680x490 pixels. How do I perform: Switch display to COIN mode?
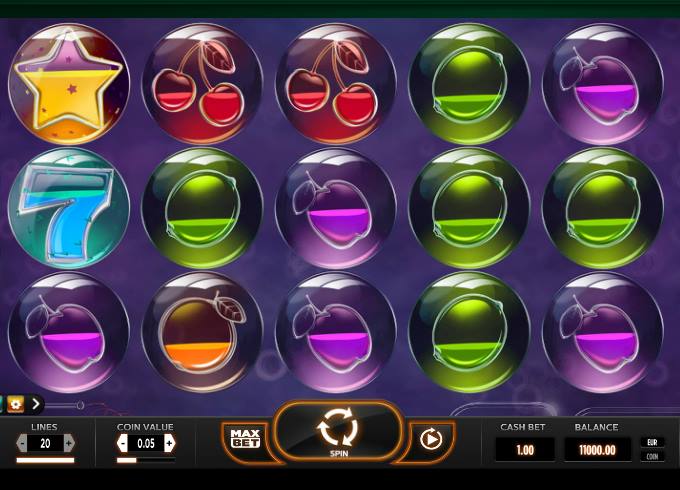652,456
